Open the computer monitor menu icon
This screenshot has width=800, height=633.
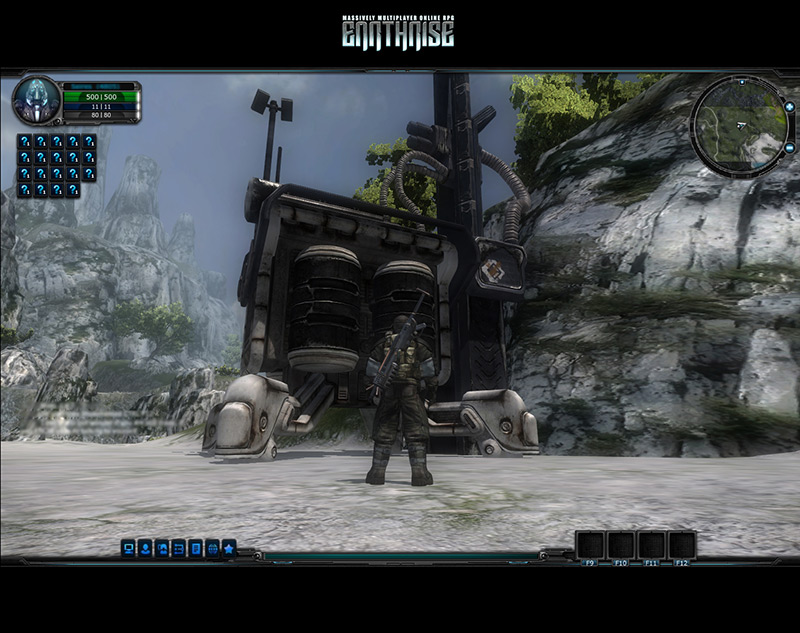click(x=128, y=548)
